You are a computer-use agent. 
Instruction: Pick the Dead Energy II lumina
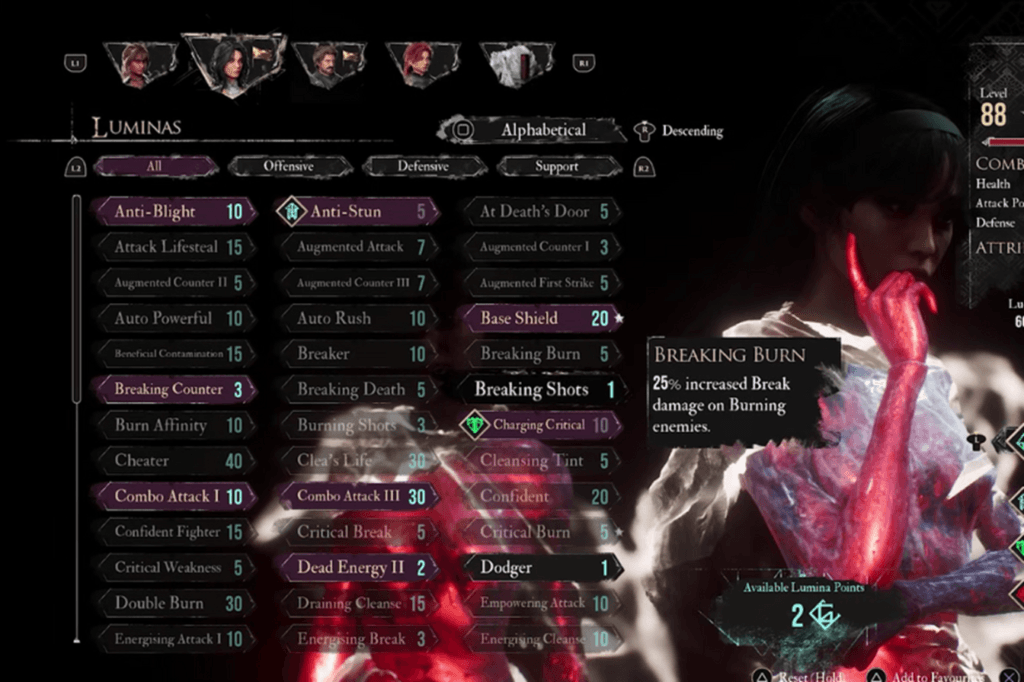click(x=357, y=567)
